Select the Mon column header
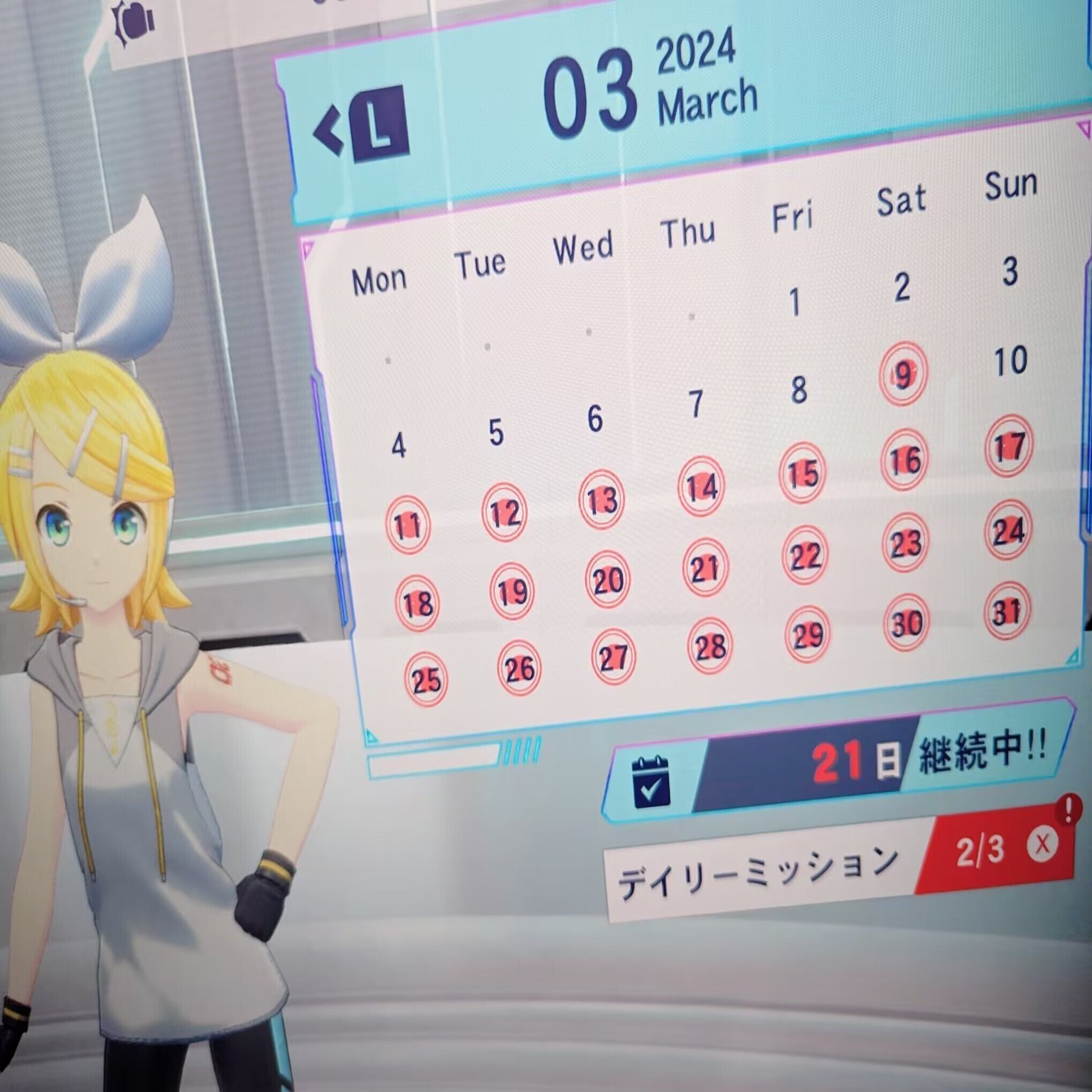This screenshot has width=1092, height=1092. click(x=380, y=278)
